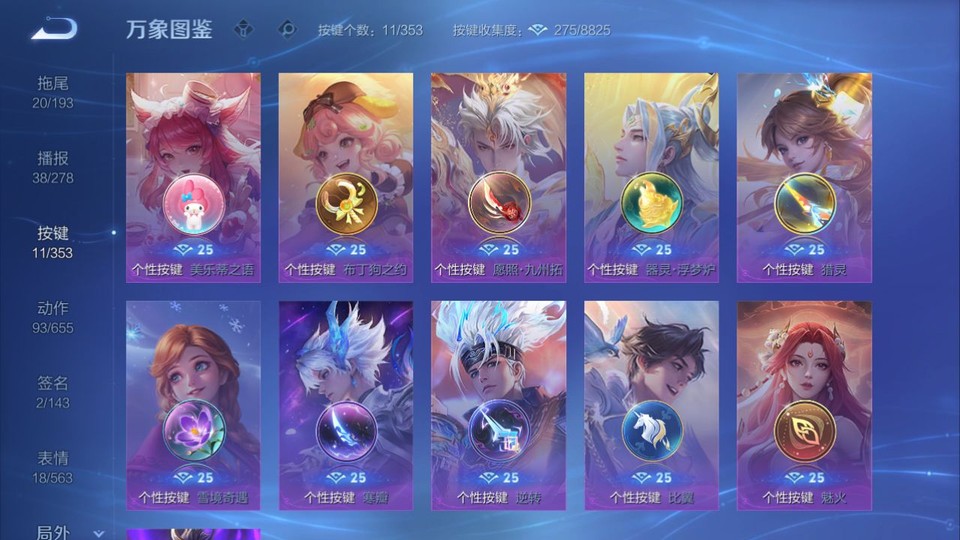Select the 美乐蒂之语 button card
The width and height of the screenshot is (960, 540).
tap(193, 178)
